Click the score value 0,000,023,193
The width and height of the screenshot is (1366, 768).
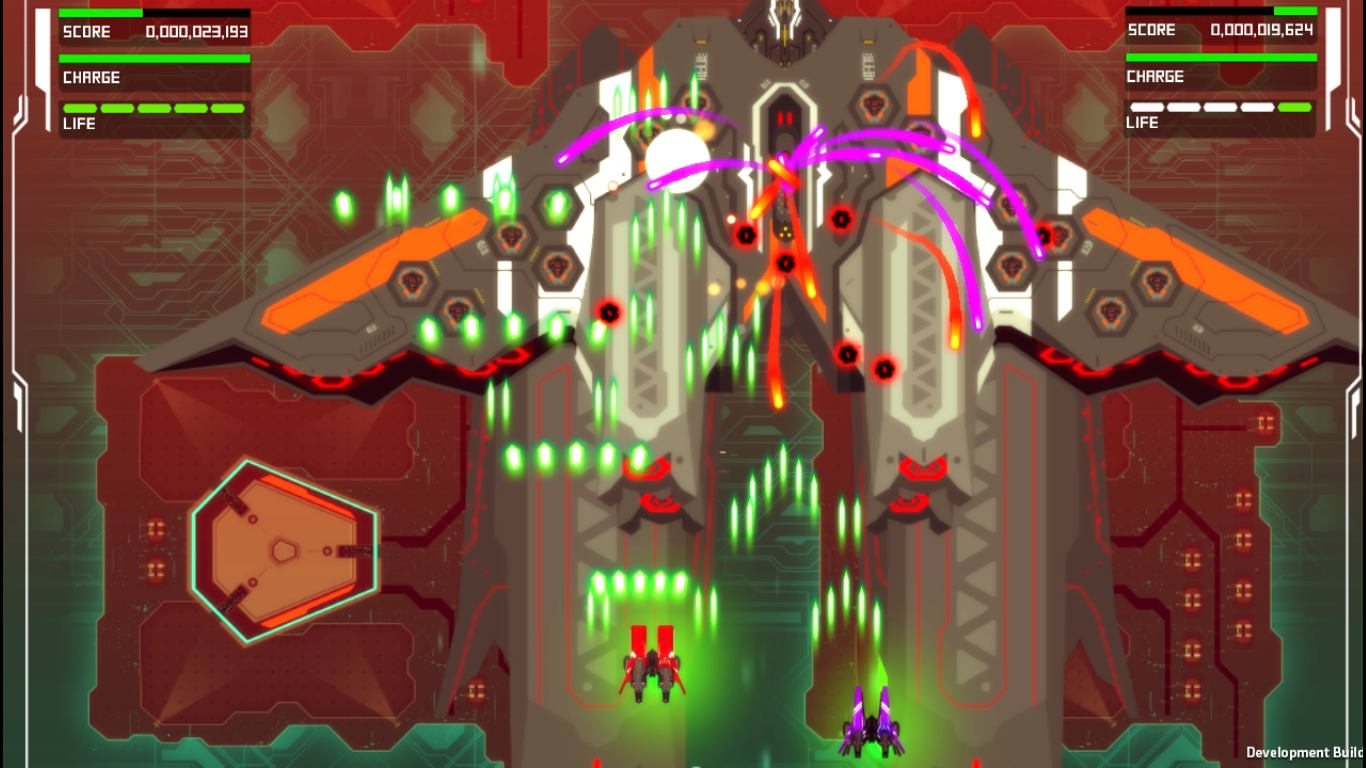pos(196,31)
